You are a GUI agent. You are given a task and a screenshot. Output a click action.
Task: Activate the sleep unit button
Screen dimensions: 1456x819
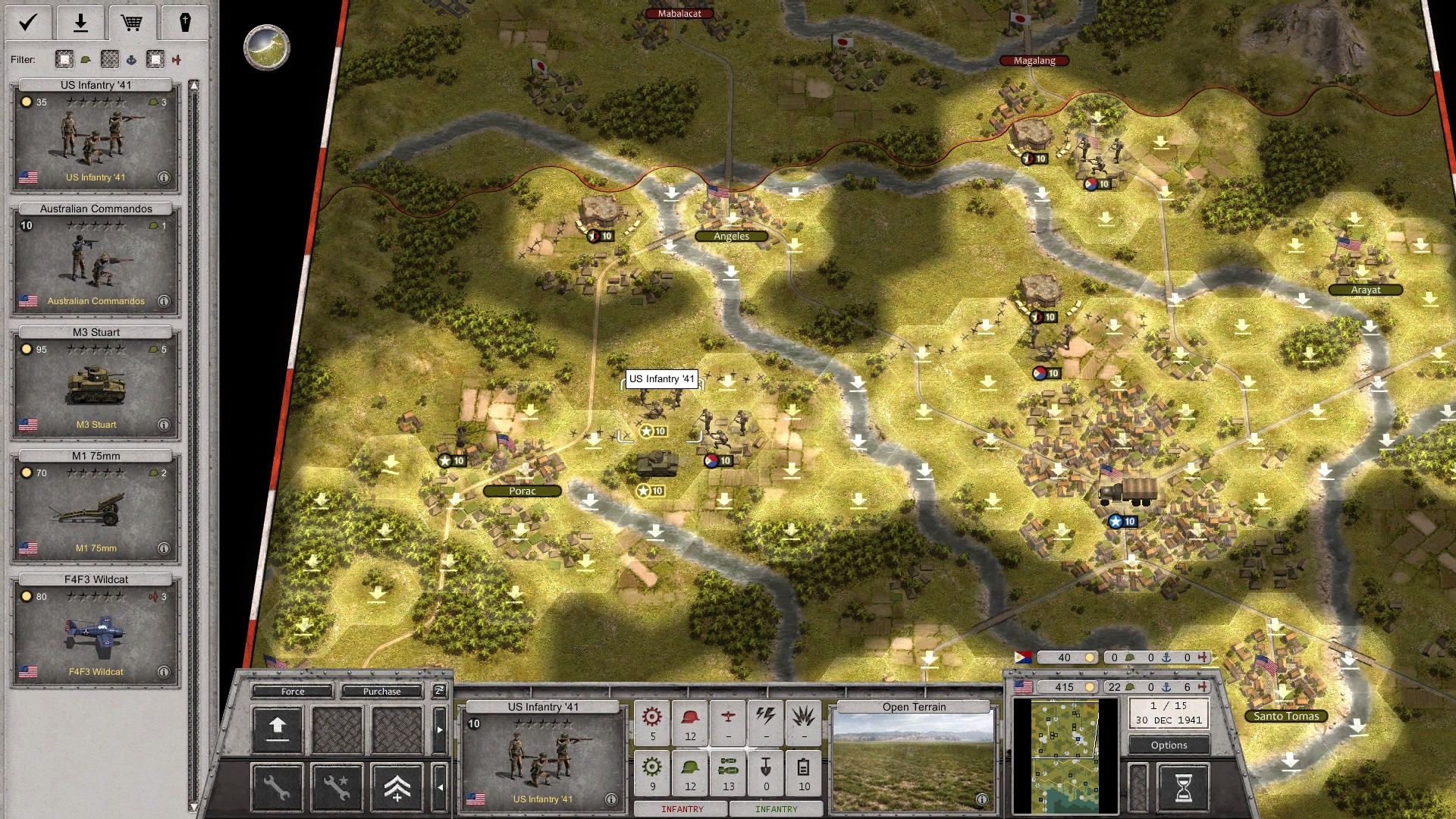(439, 690)
